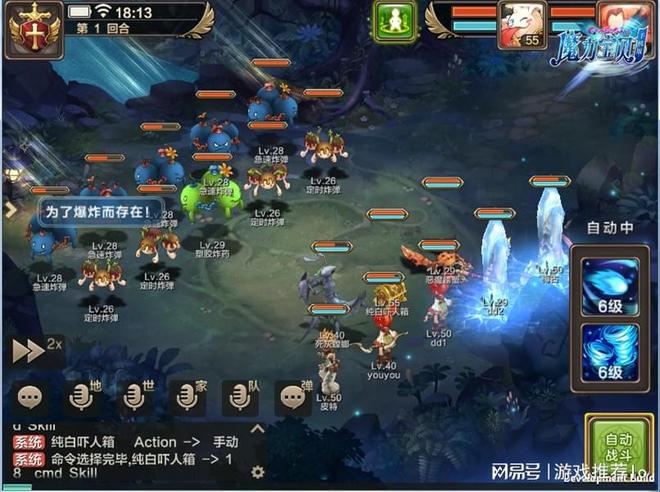Click the red-haired player character portrait
The height and width of the screenshot is (492, 660).
point(618,20)
